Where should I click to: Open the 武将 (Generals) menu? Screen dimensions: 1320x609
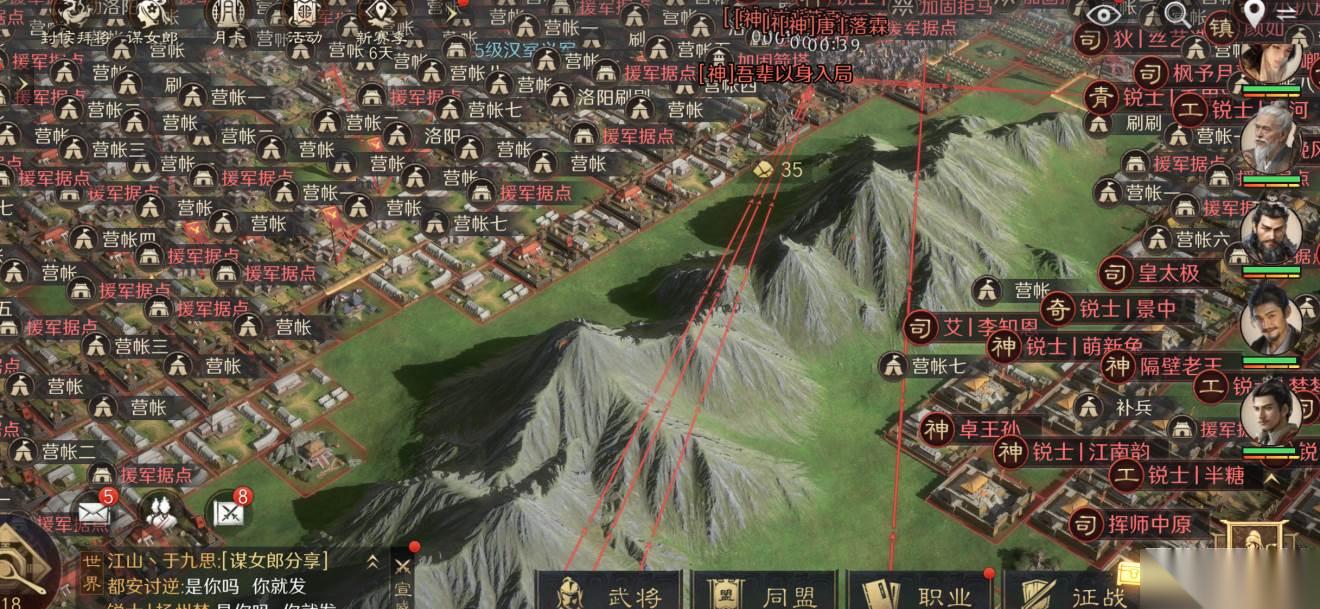[609, 592]
